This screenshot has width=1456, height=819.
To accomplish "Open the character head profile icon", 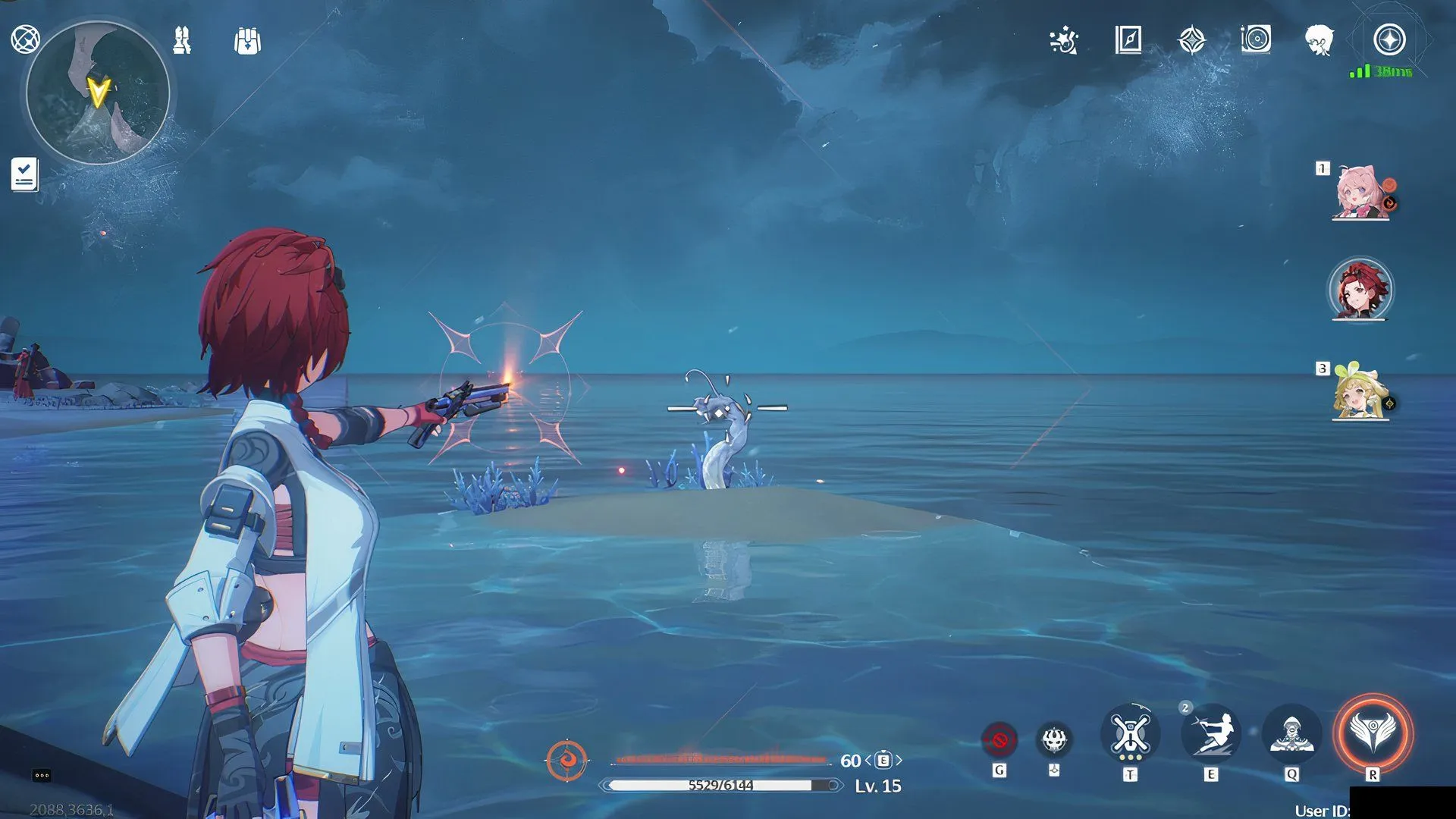I will pyautogui.click(x=1319, y=39).
